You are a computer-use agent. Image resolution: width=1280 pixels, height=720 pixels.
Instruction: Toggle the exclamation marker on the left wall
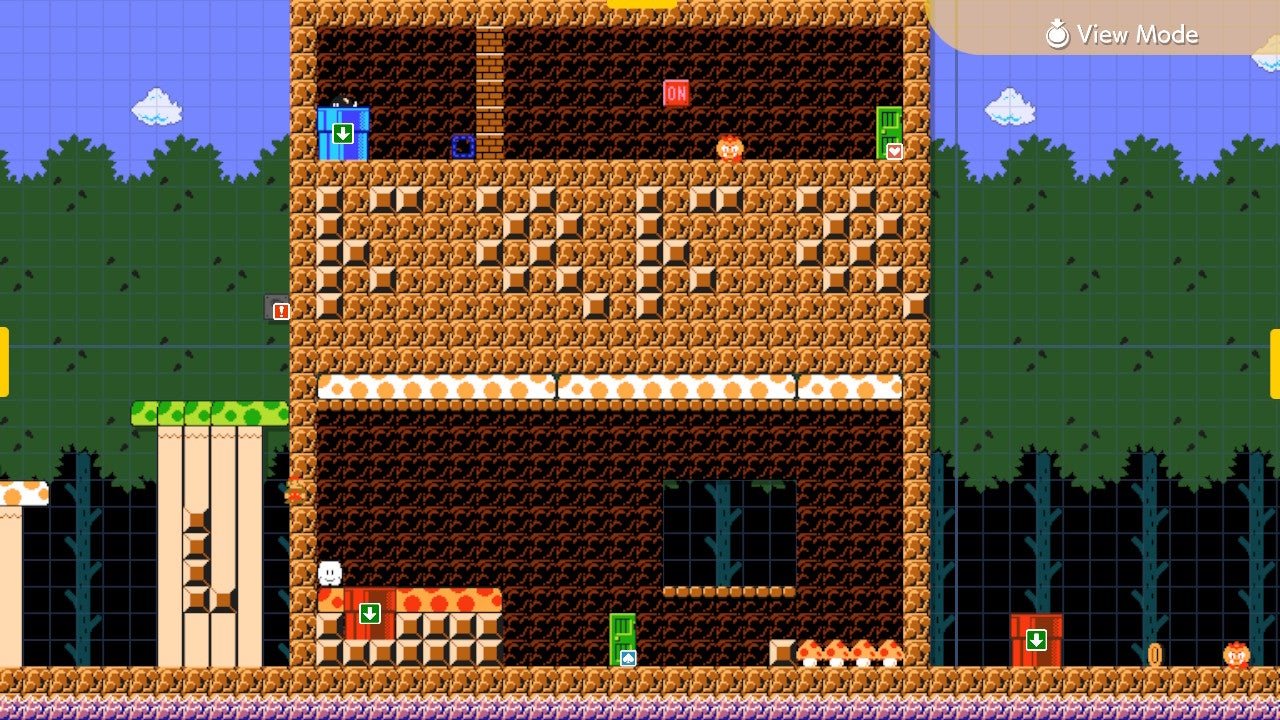(x=282, y=310)
